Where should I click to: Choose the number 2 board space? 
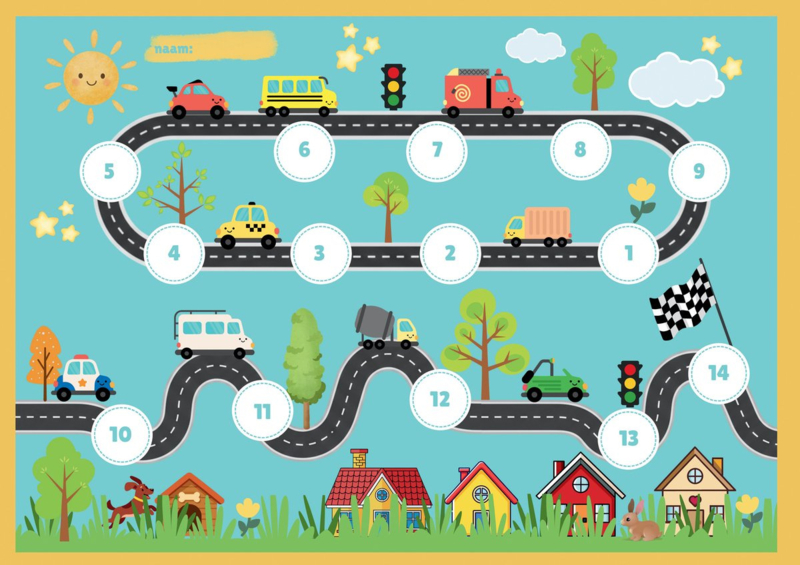[450, 253]
